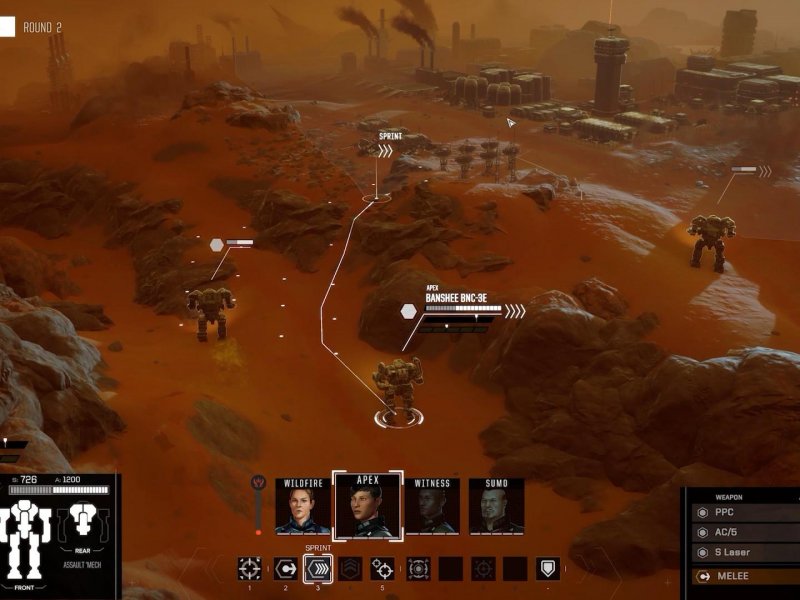800x600 pixels.
Task: Toggle the S Laser weapon
Action: click(745, 552)
